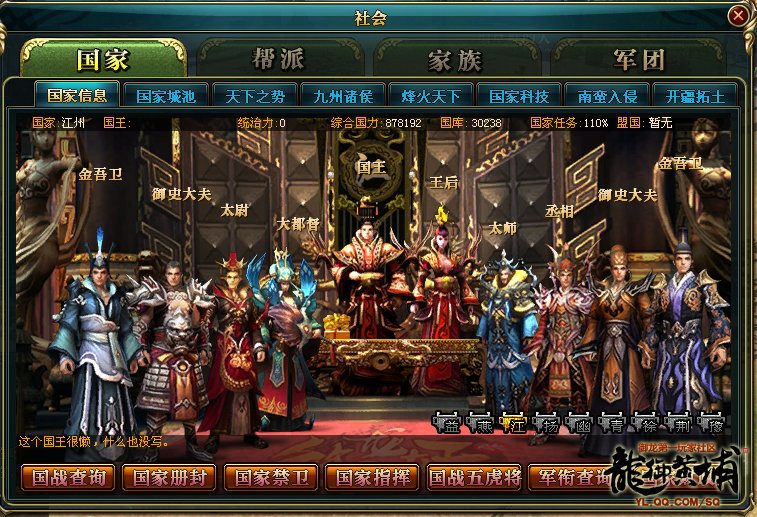The height and width of the screenshot is (517, 757).
Task: View 国战五虎将 list
Action: (x=476, y=477)
